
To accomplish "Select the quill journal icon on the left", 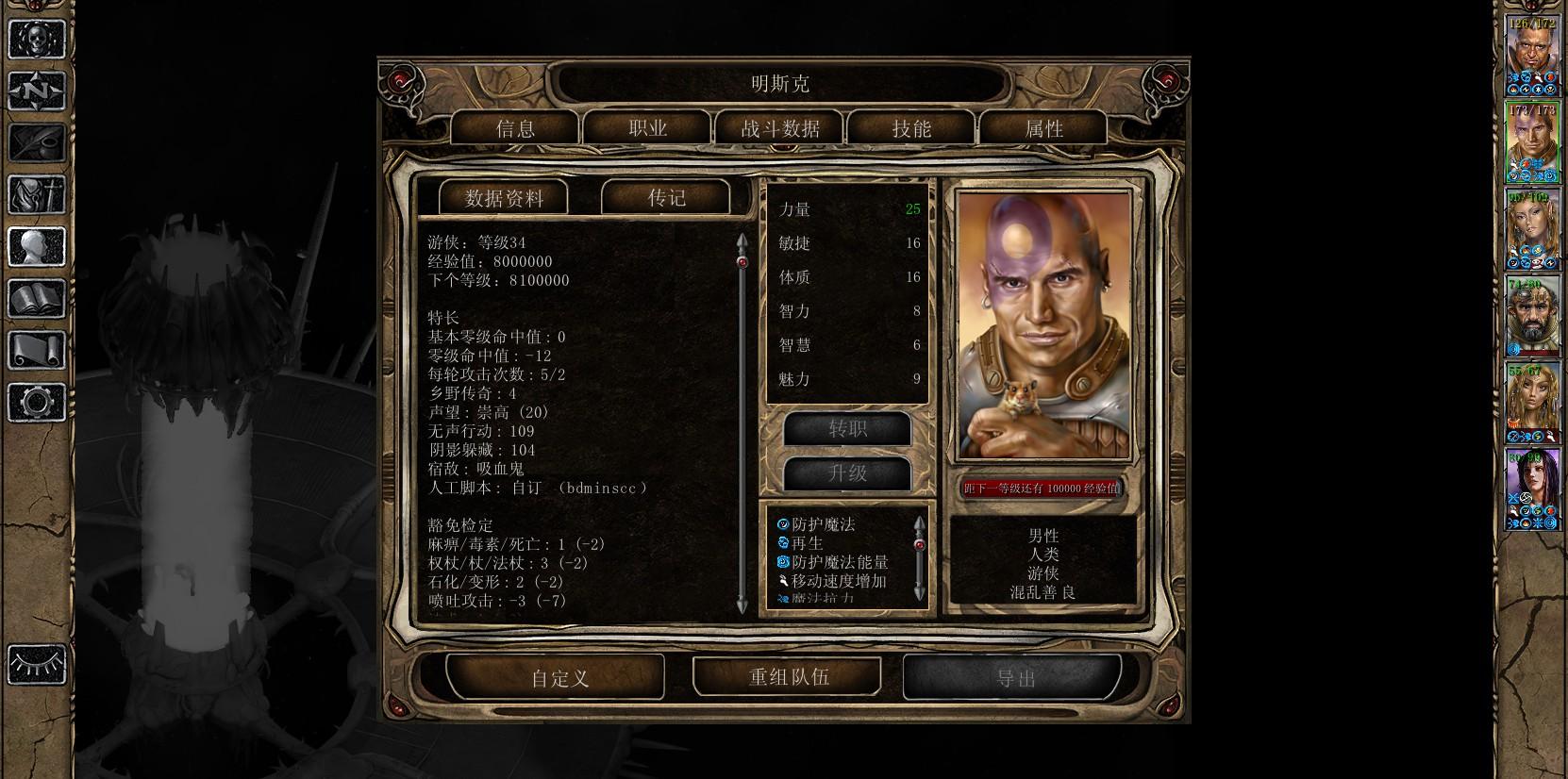I will (36, 143).
